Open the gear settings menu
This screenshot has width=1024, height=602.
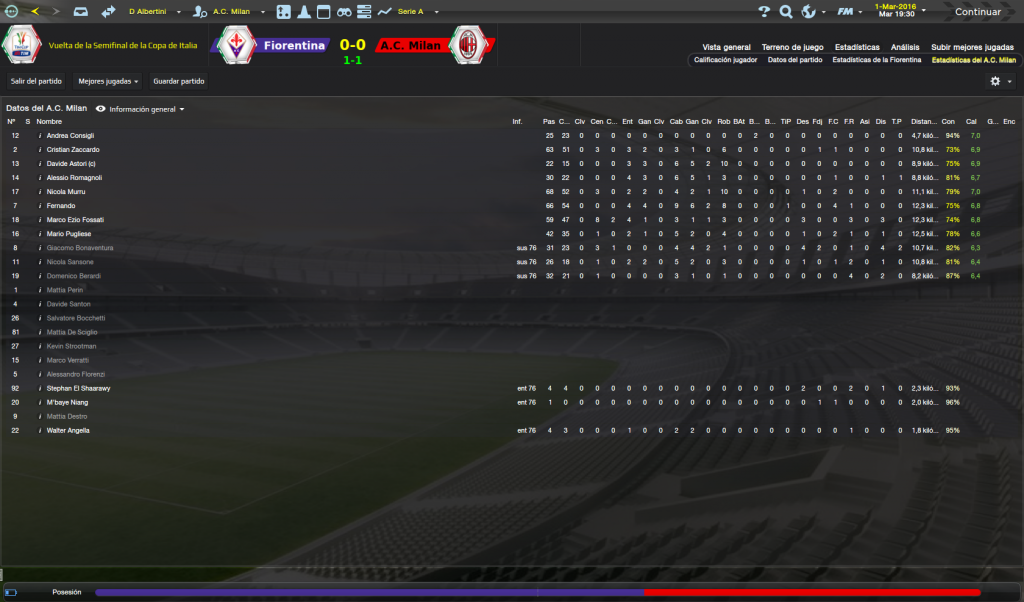pyautogui.click(x=995, y=81)
